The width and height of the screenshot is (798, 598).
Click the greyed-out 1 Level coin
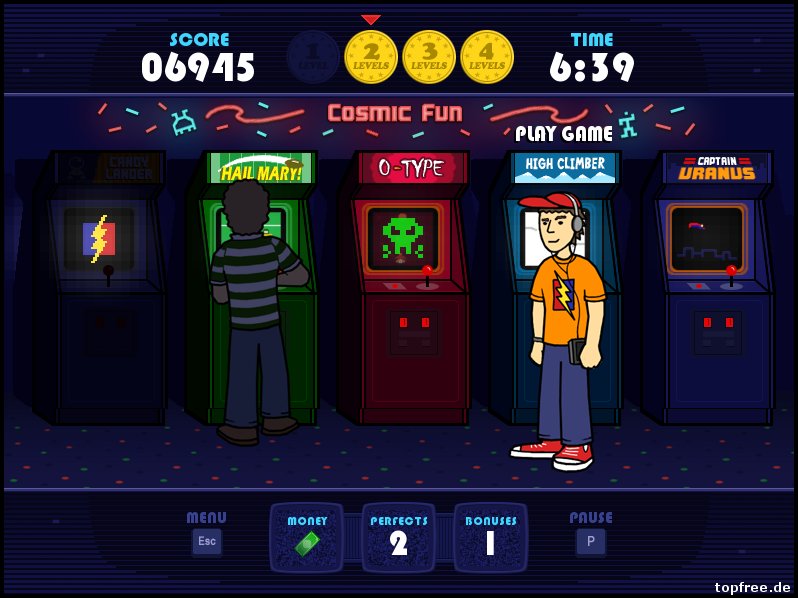click(313, 56)
